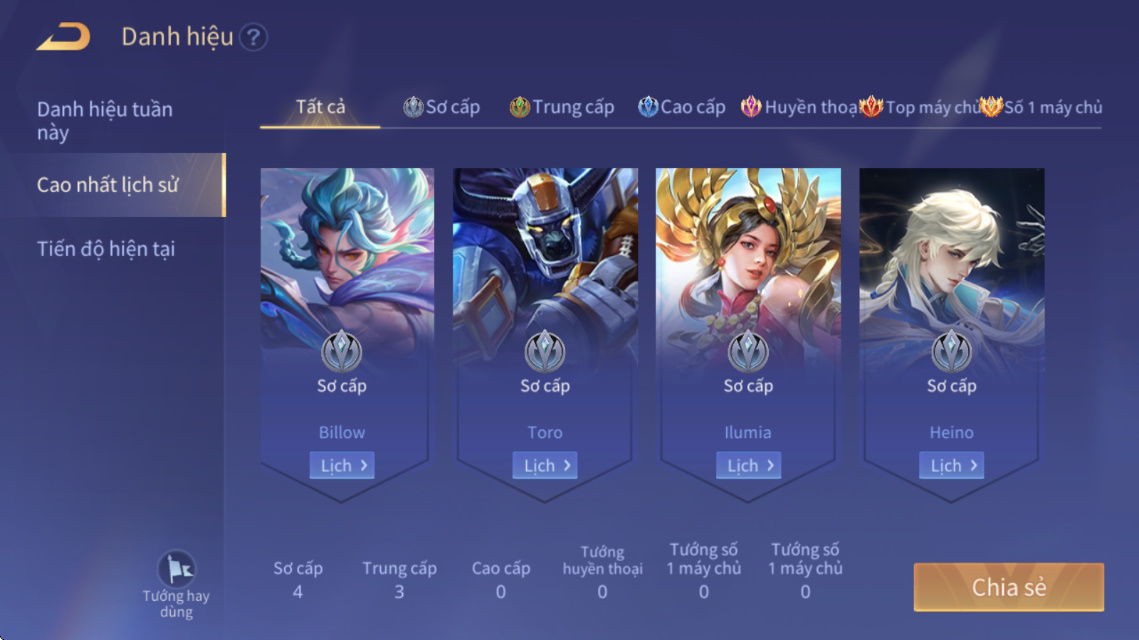Viewport: 1139px width, 640px height.
Task: Select the Top máy chủ tab
Action: tap(920, 107)
